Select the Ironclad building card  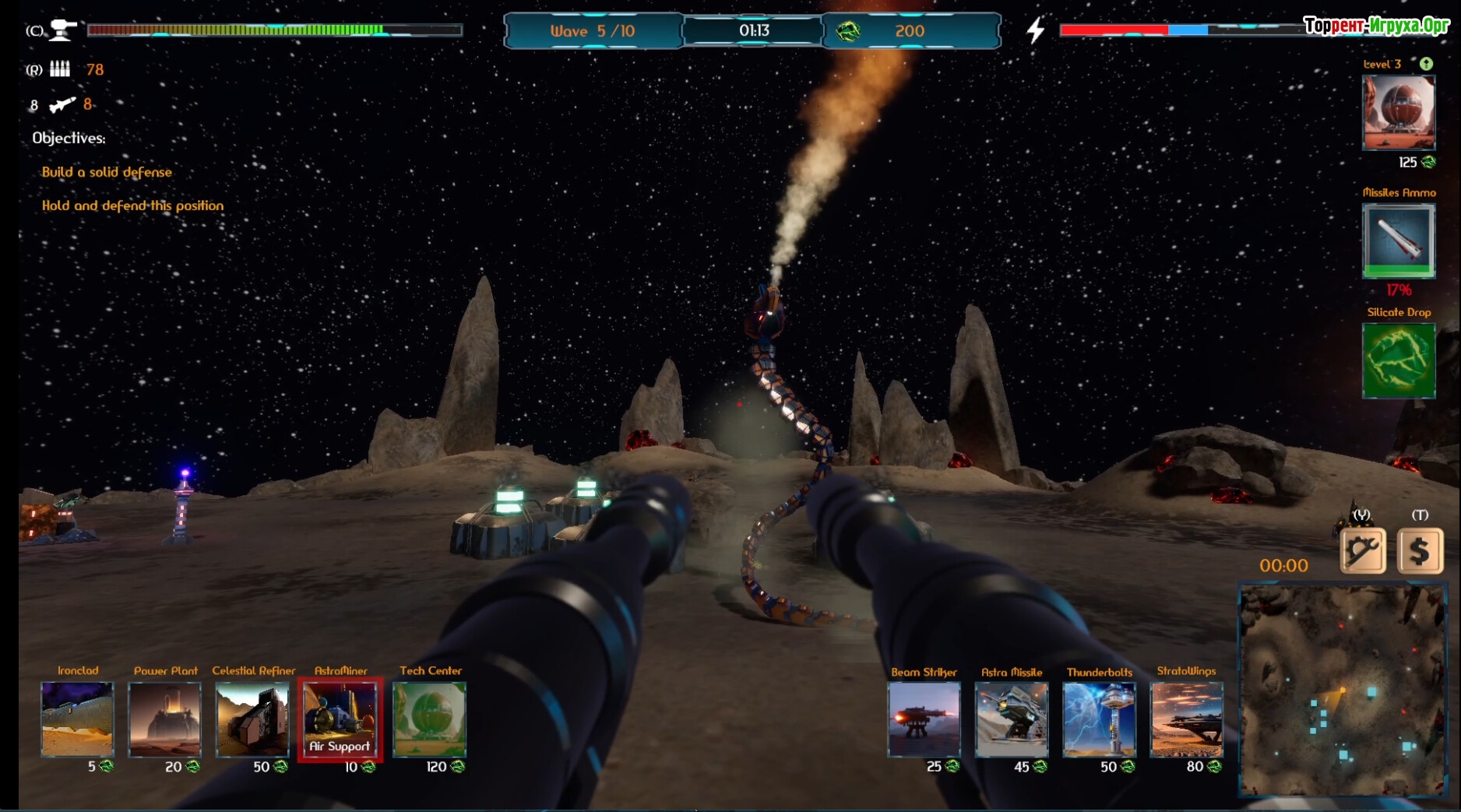77,719
